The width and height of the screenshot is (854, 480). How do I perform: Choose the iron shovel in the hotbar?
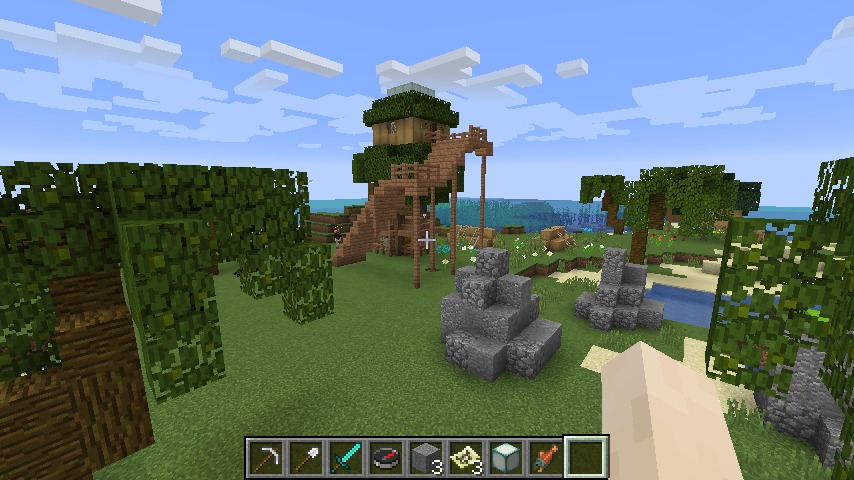pos(306,457)
